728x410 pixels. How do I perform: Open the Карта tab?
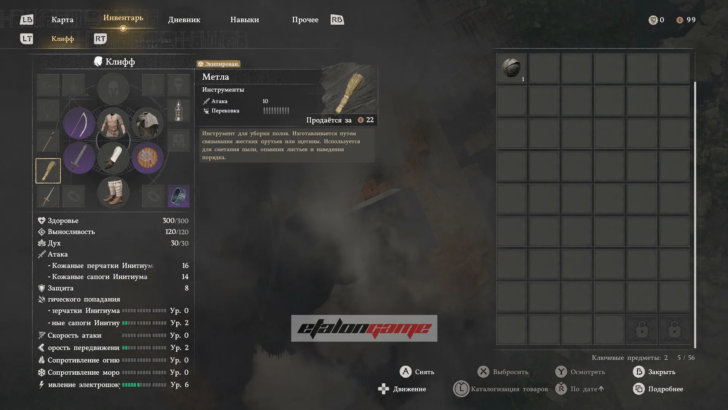point(62,19)
